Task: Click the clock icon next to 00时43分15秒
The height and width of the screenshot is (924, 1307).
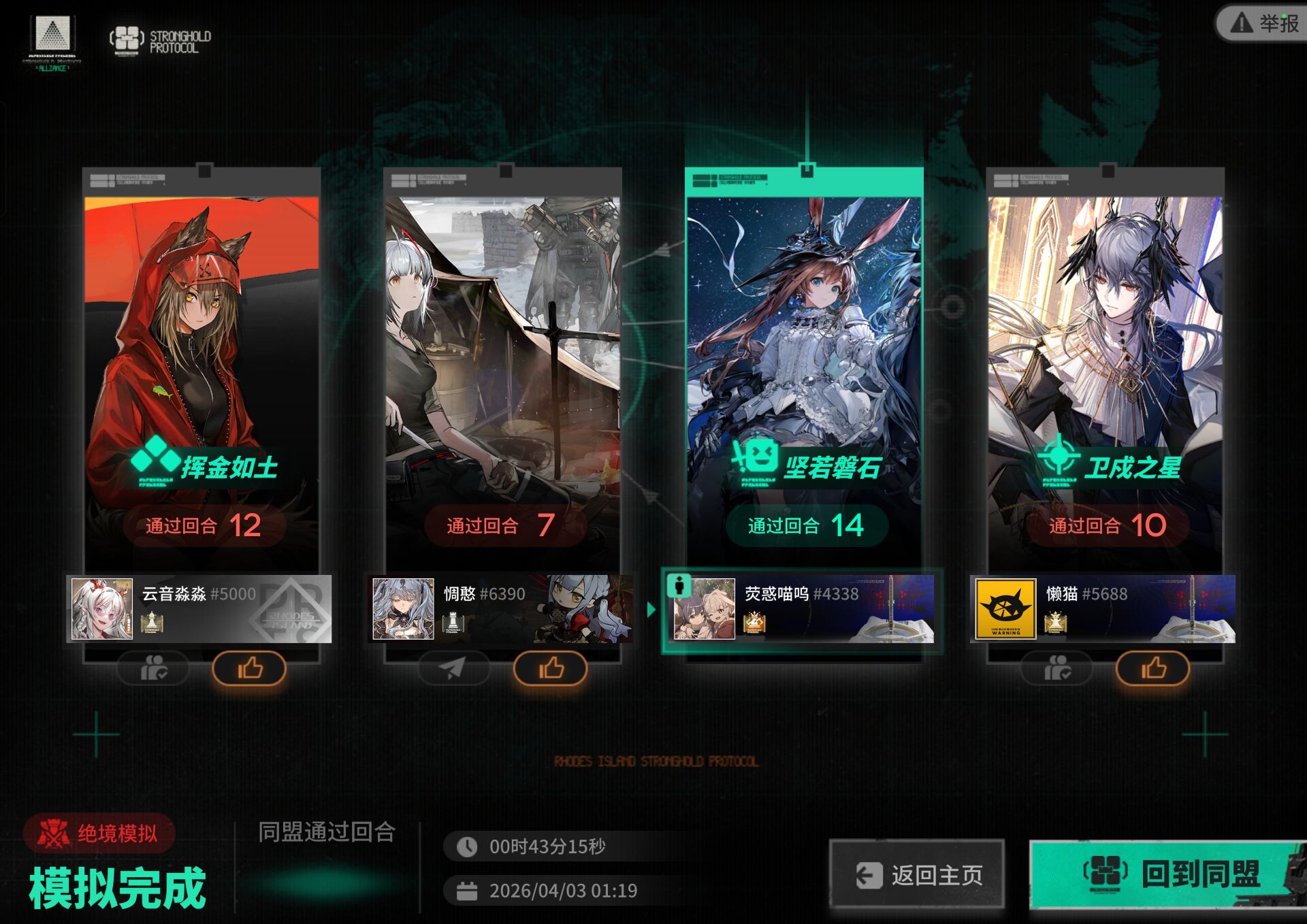Action: click(467, 846)
